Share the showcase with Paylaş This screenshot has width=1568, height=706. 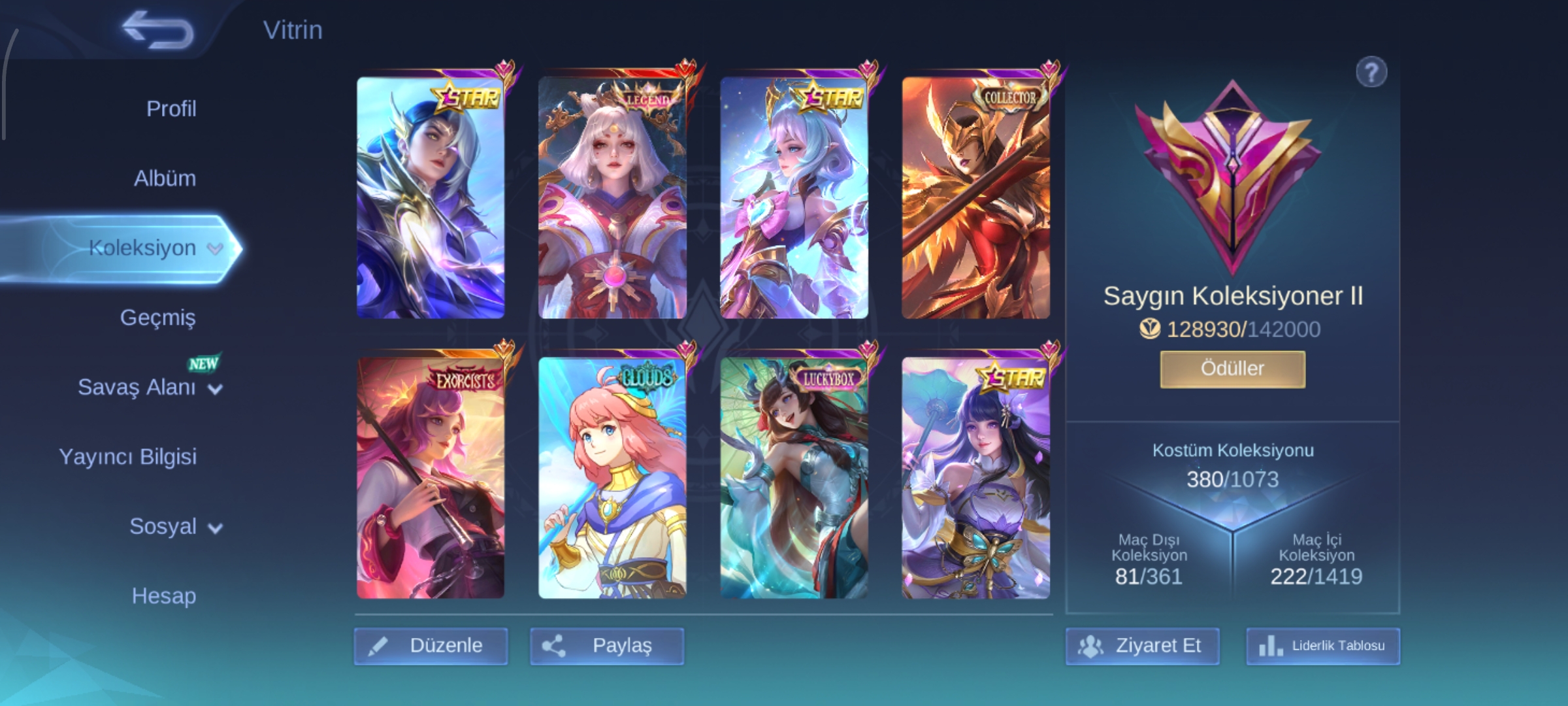pos(607,646)
